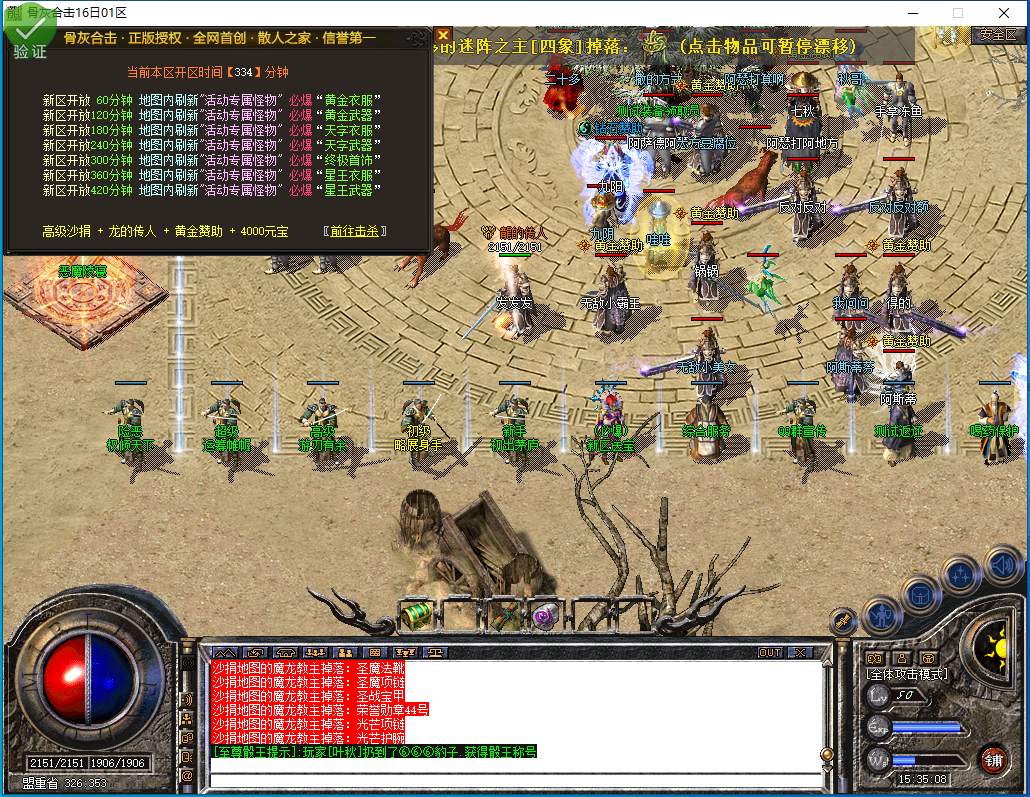Close chat using the X beside OUT
Screen dimensions: 1030x797
(798, 652)
